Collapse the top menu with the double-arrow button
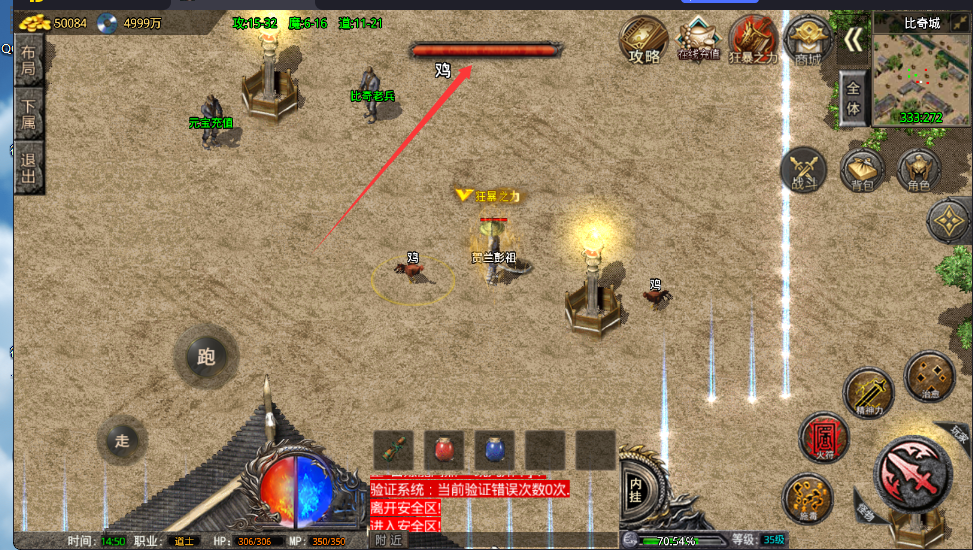This screenshot has height=550, width=973. point(853,39)
